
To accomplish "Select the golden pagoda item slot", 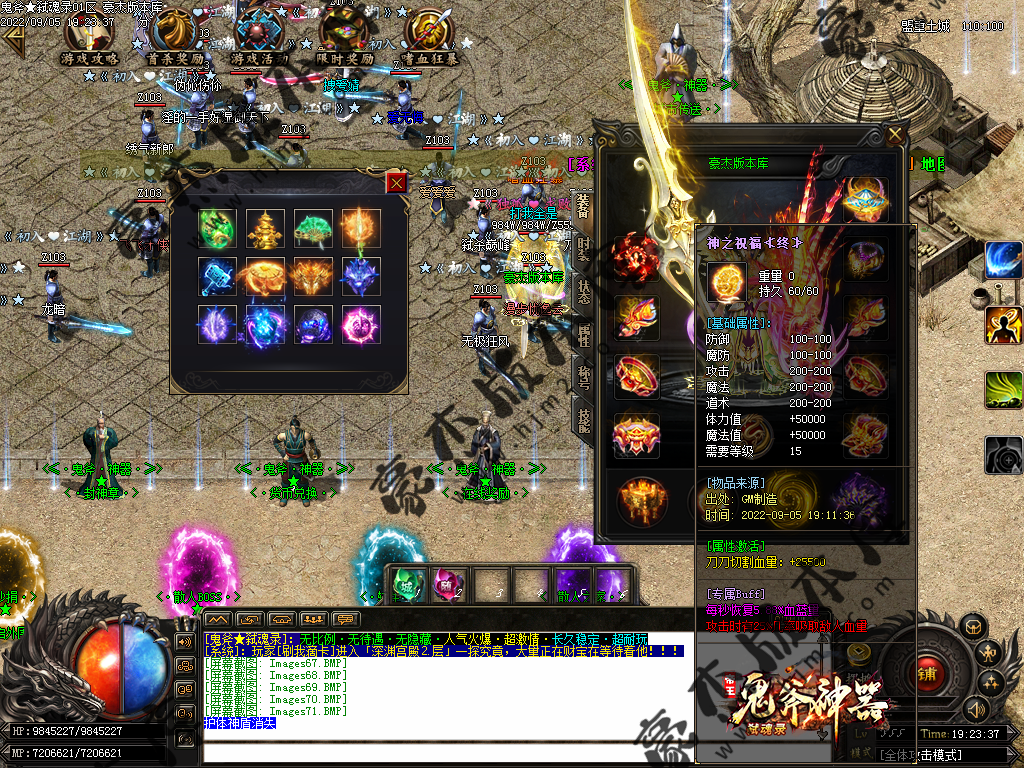I will click(x=265, y=227).
